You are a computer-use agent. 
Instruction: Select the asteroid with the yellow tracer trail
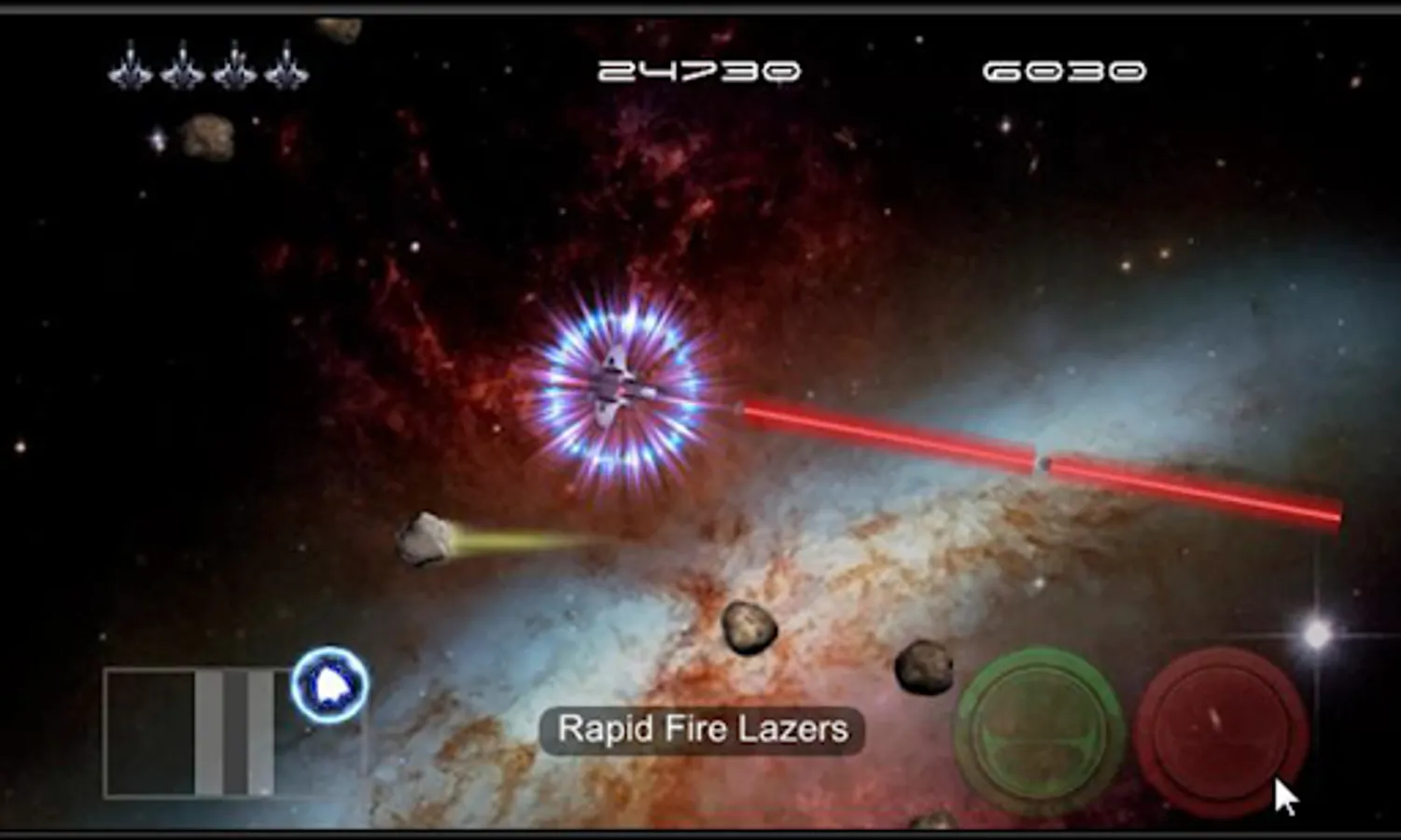[422, 538]
